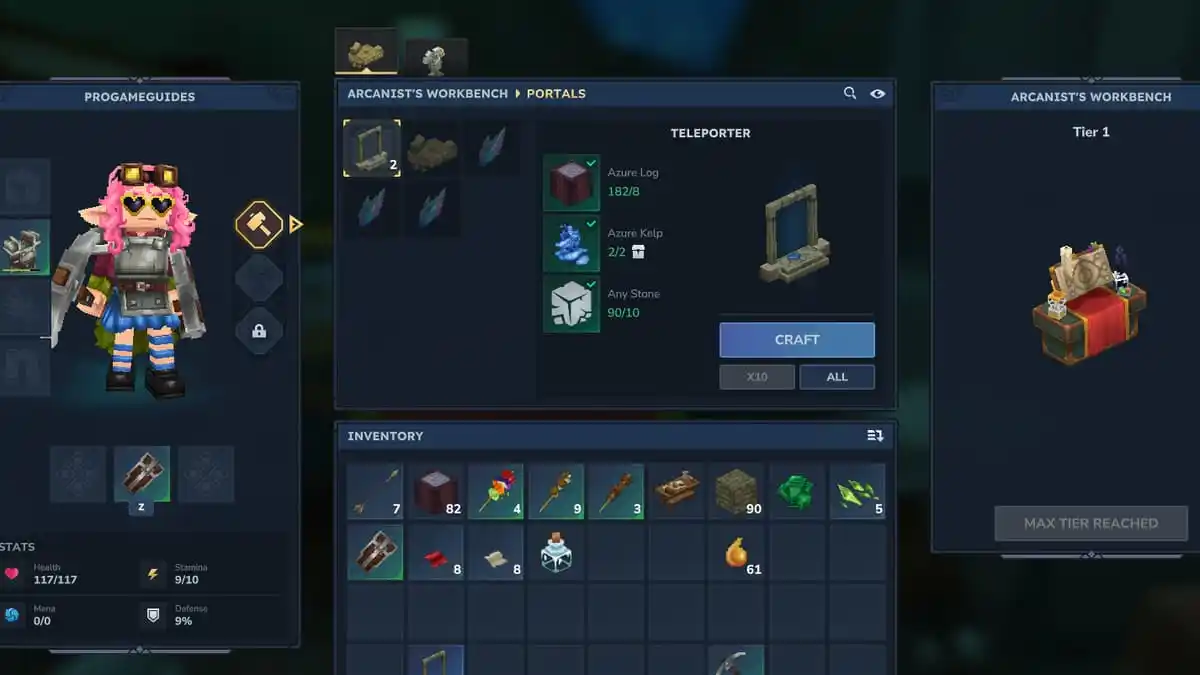Sort the inventory
The width and height of the screenshot is (1200, 675).
tap(875, 436)
